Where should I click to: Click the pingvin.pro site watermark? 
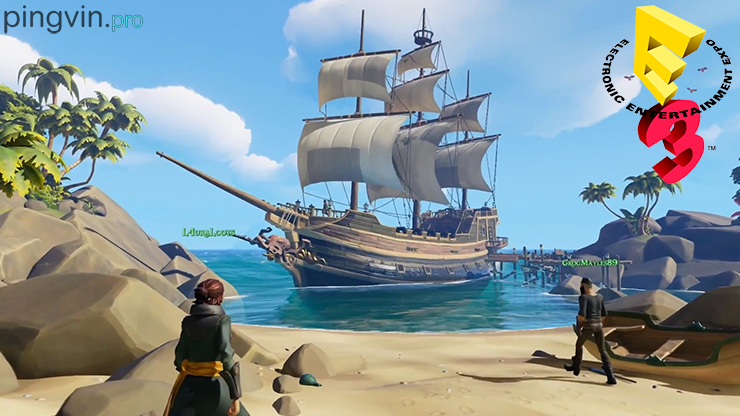[72, 19]
